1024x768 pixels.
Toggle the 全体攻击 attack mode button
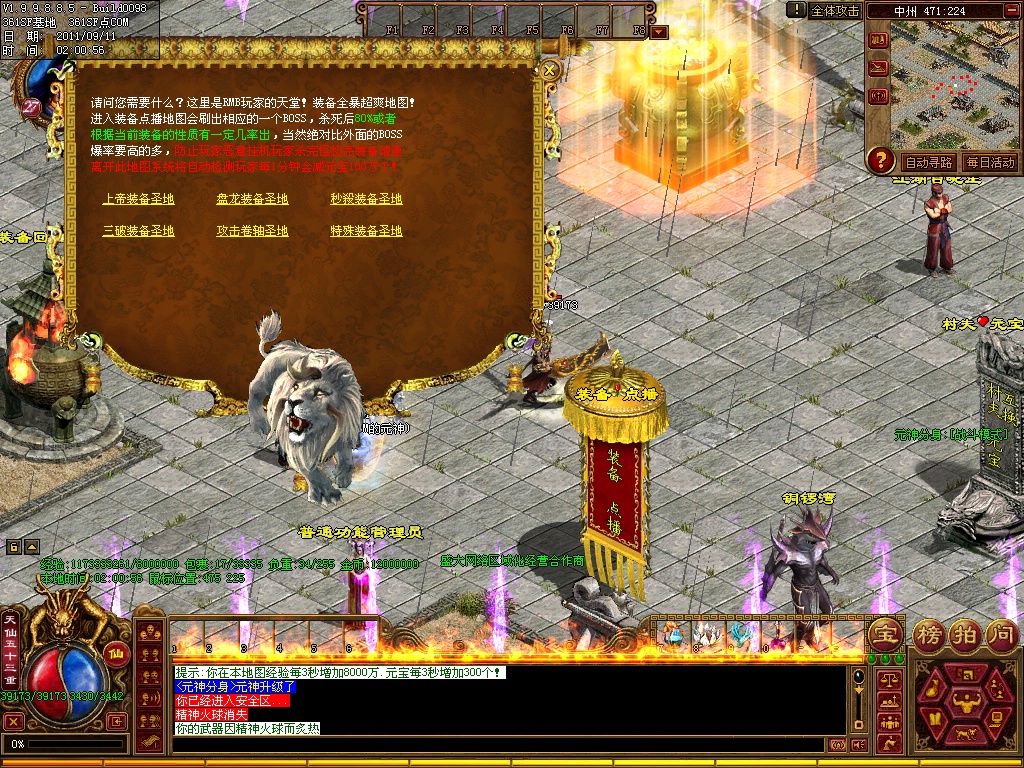pyautogui.click(x=834, y=11)
